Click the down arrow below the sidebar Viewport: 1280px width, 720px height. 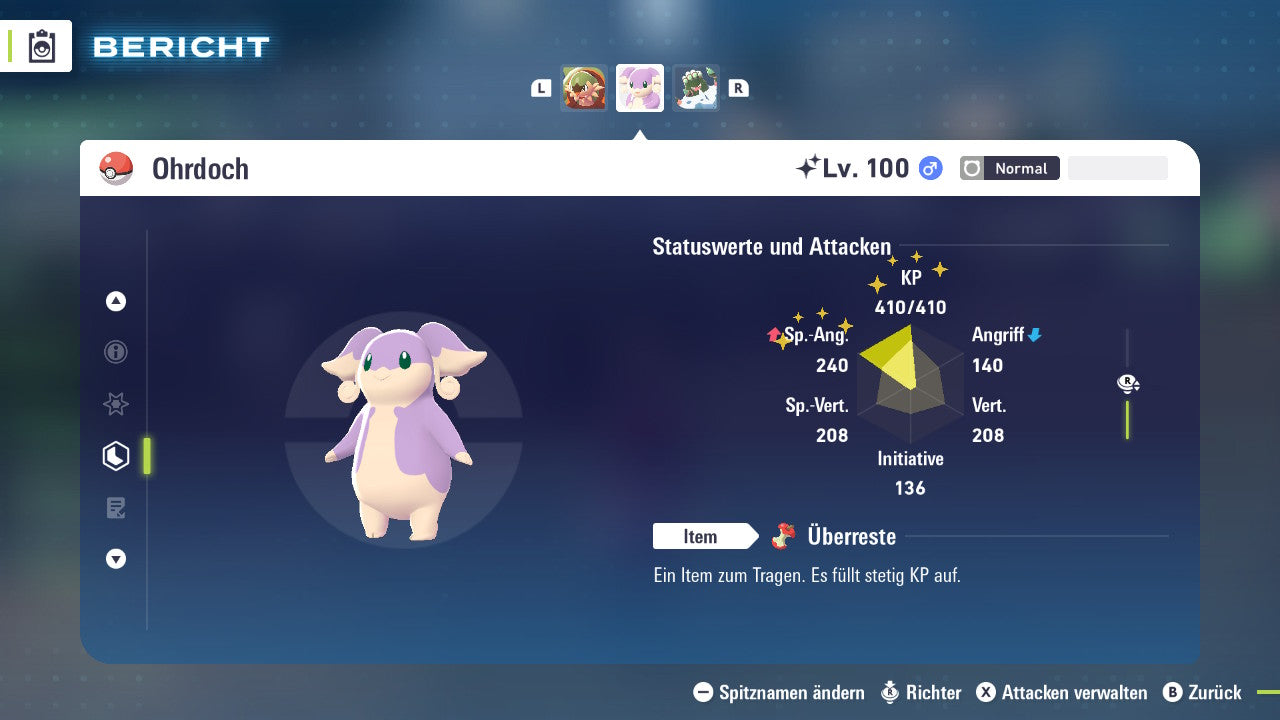(115, 559)
